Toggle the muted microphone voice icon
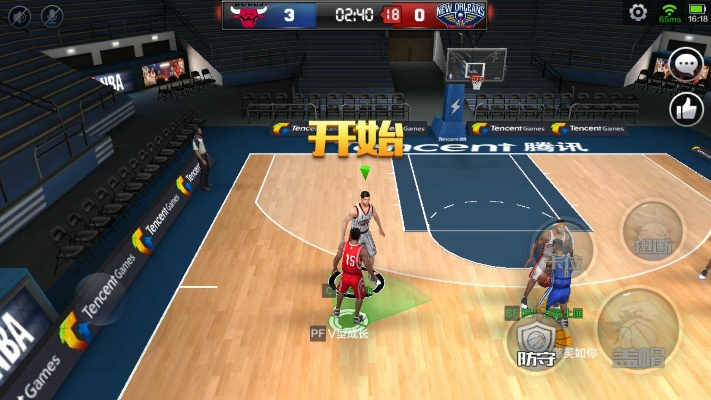The image size is (711, 400). 50,16
